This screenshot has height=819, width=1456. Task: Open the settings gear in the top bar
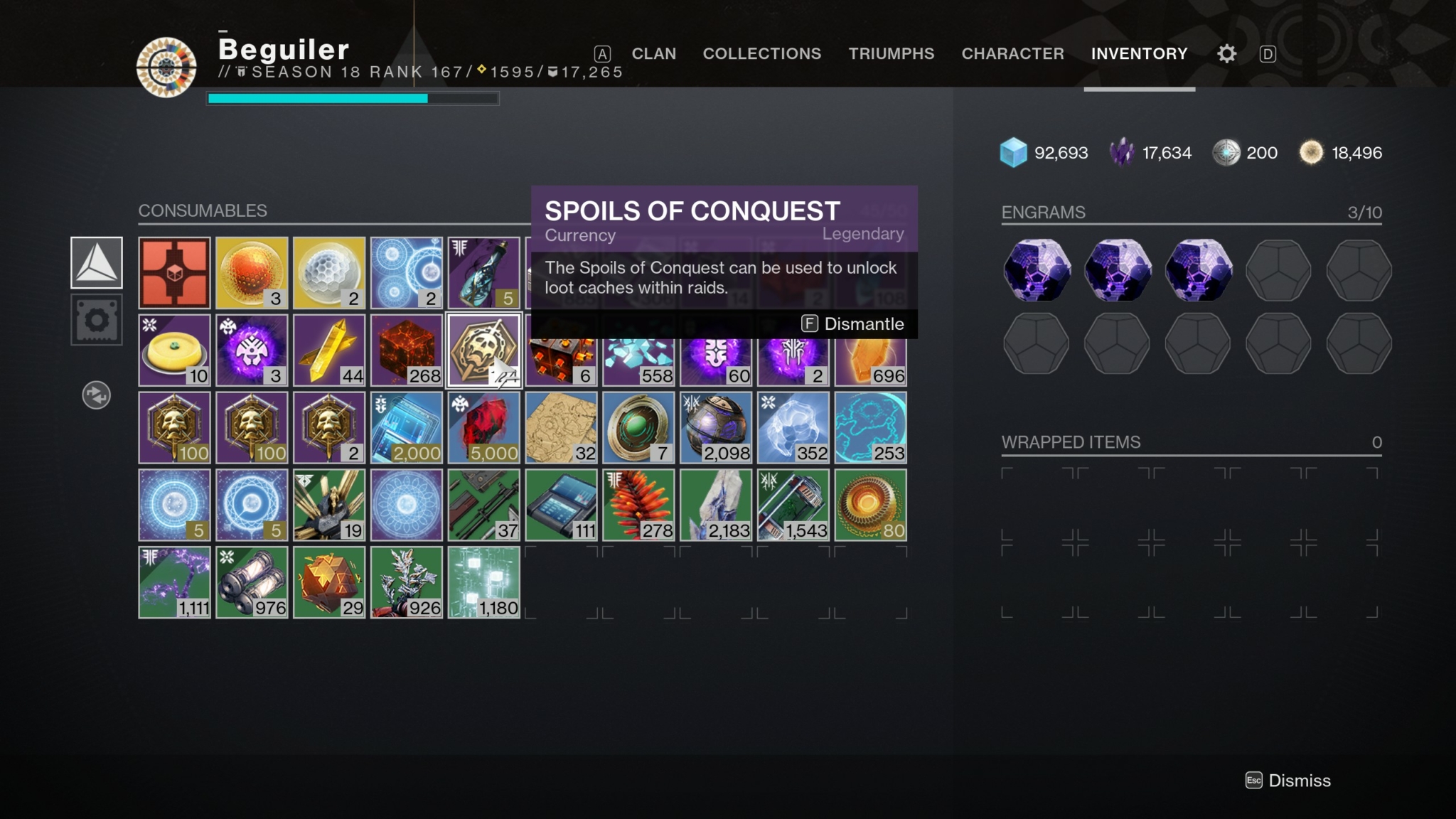(1226, 53)
